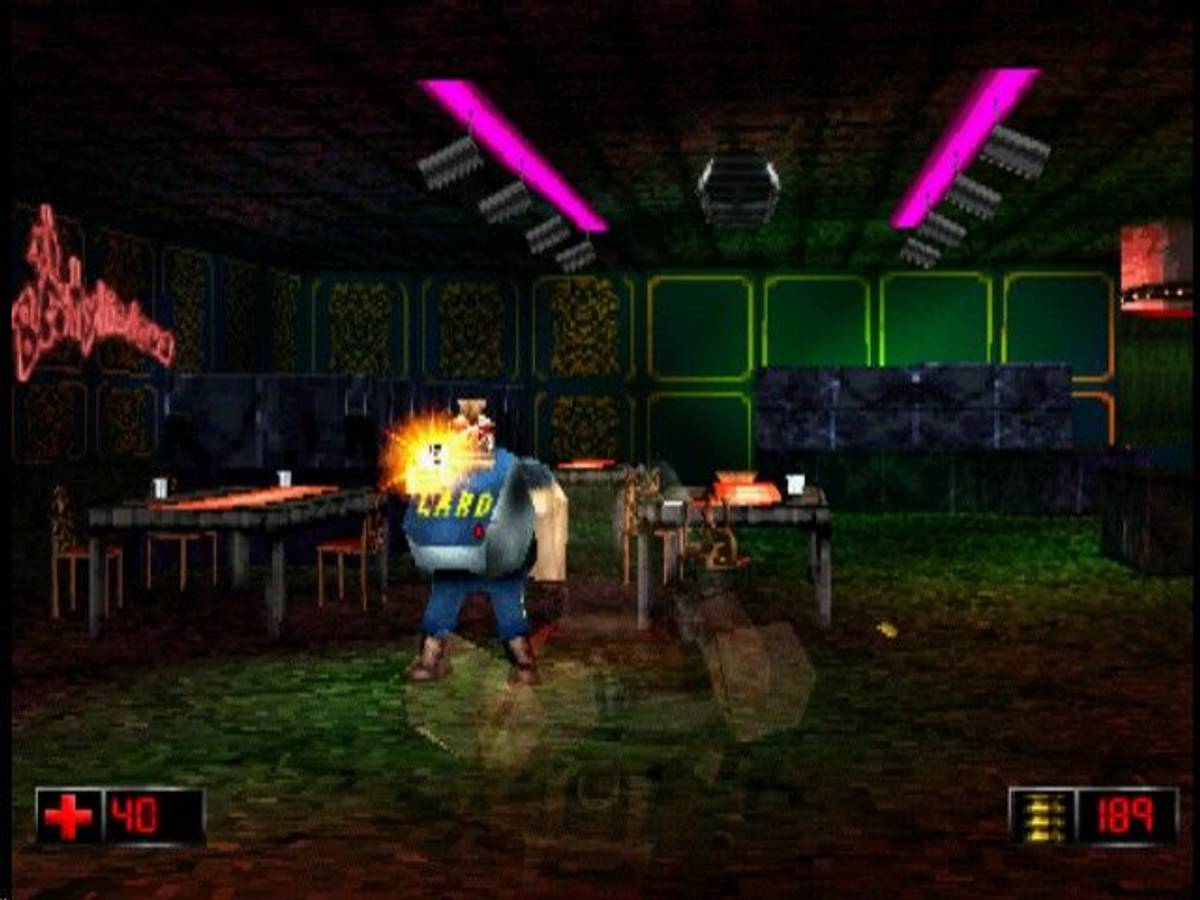Select the bullet ammo icon
The width and height of the screenshot is (1200, 900).
coord(1043,817)
